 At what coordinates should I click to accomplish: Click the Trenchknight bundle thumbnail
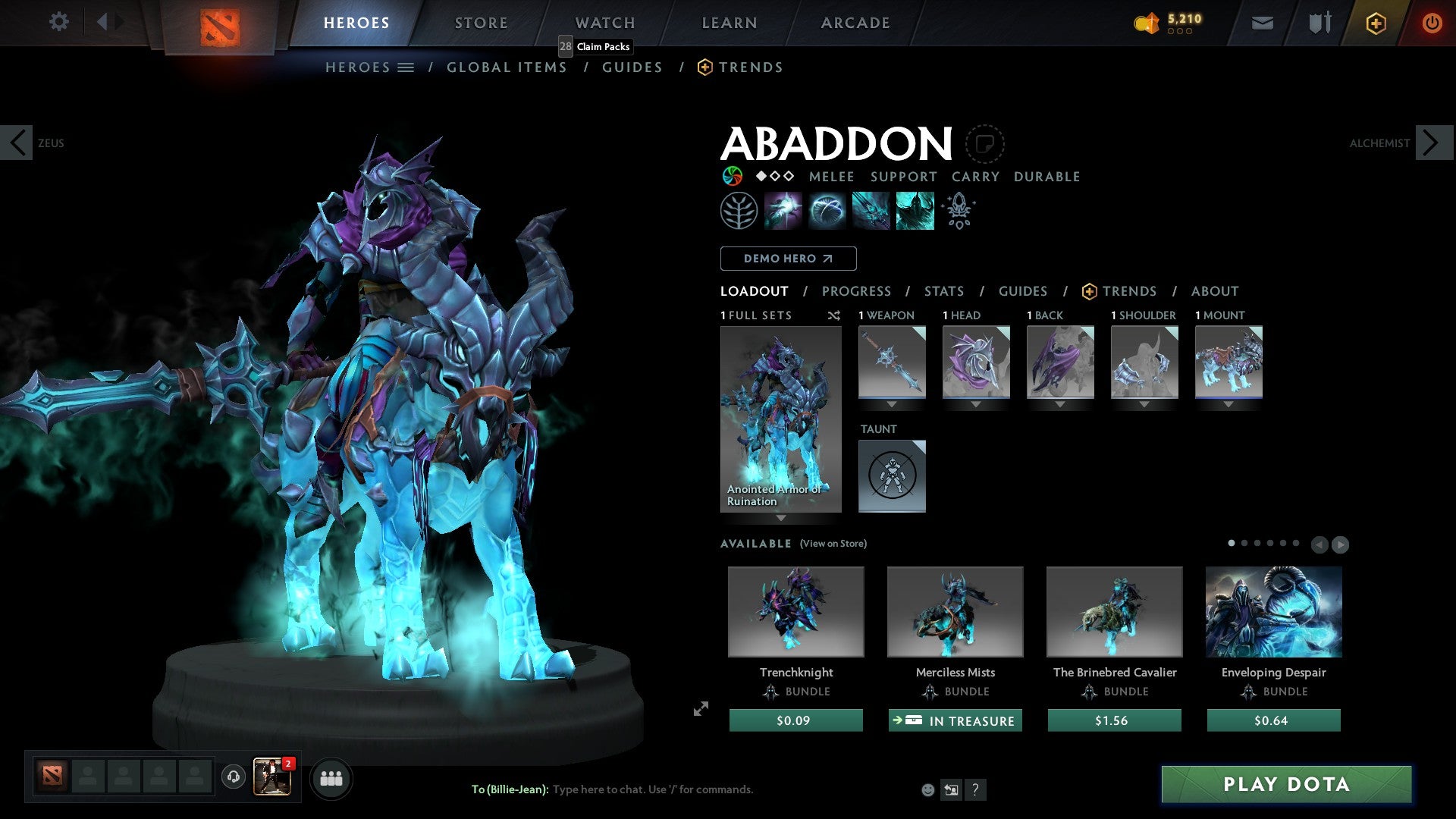[x=795, y=611]
